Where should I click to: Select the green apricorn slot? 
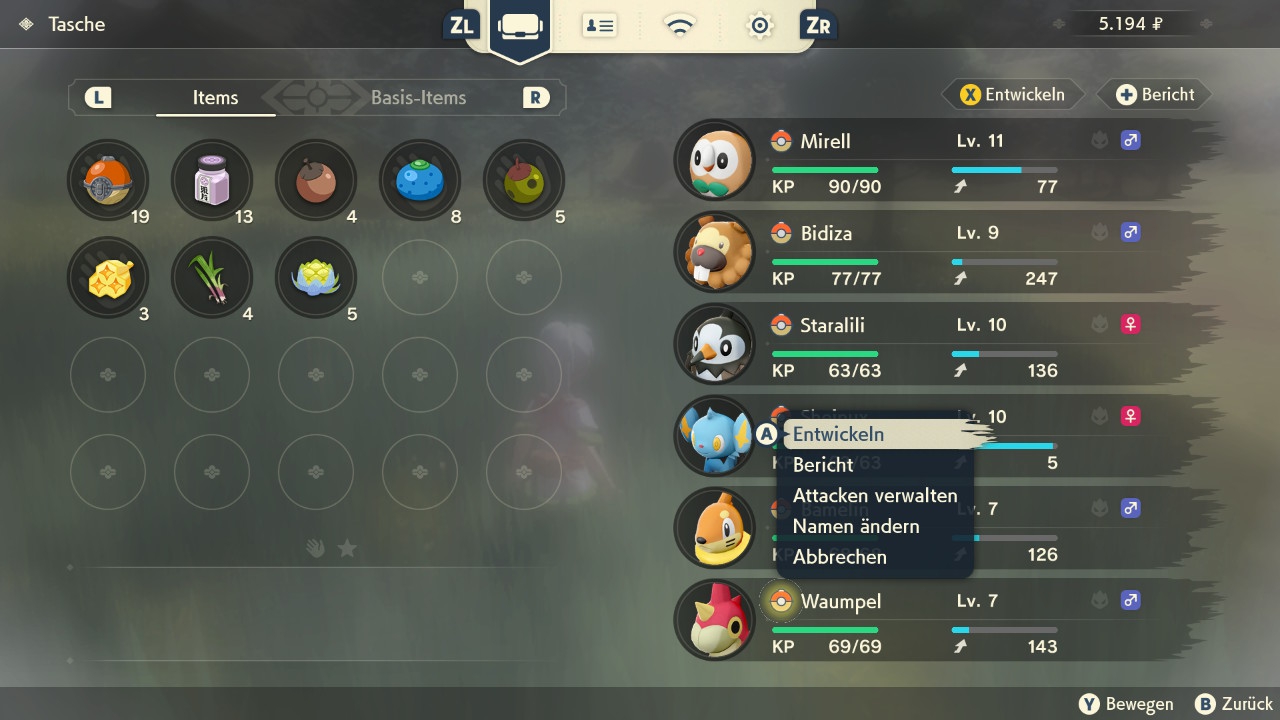tap(524, 181)
